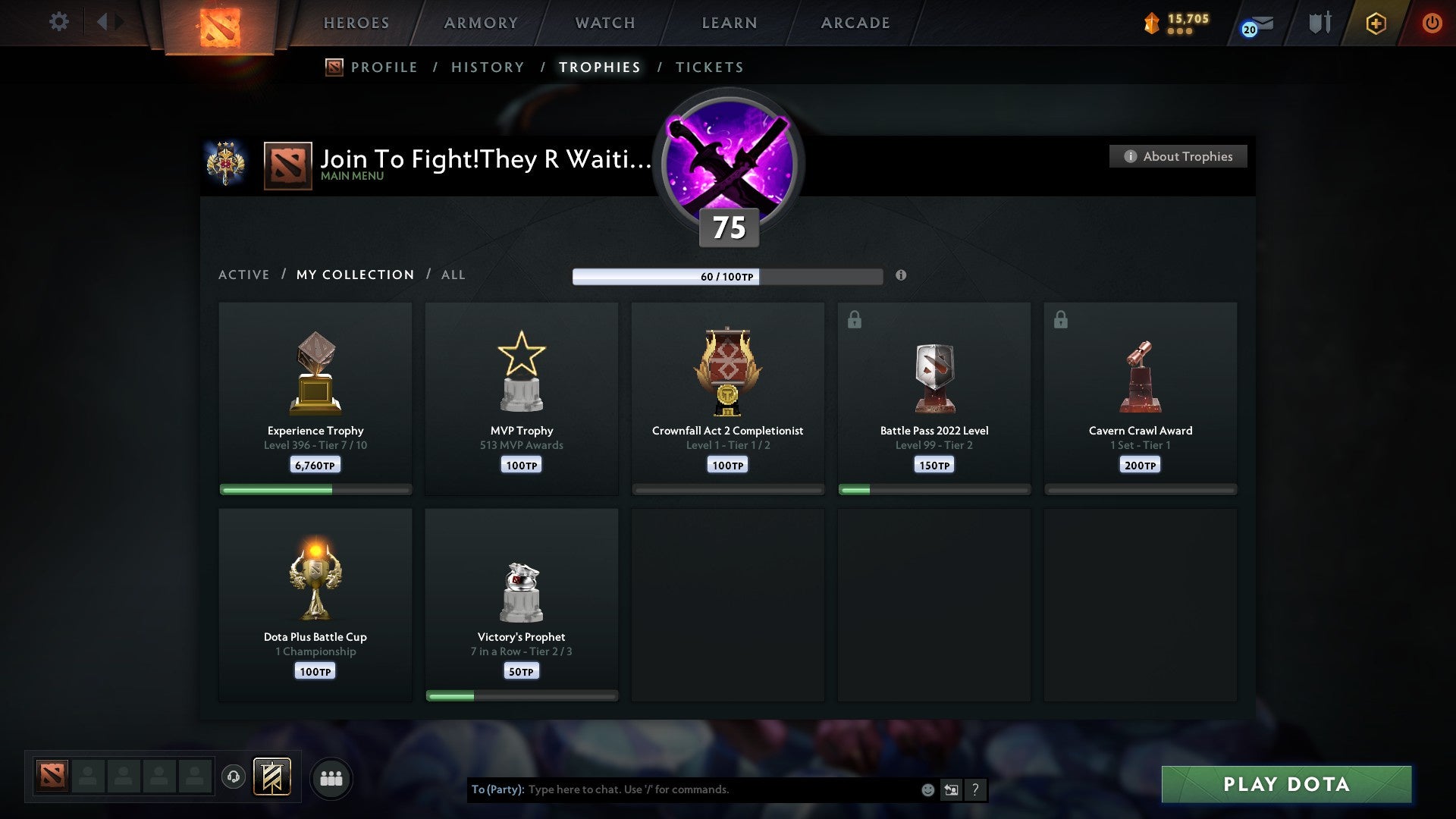Viewport: 1456px width, 819px height.
Task: Switch to the HISTORY tab
Action: click(x=488, y=67)
